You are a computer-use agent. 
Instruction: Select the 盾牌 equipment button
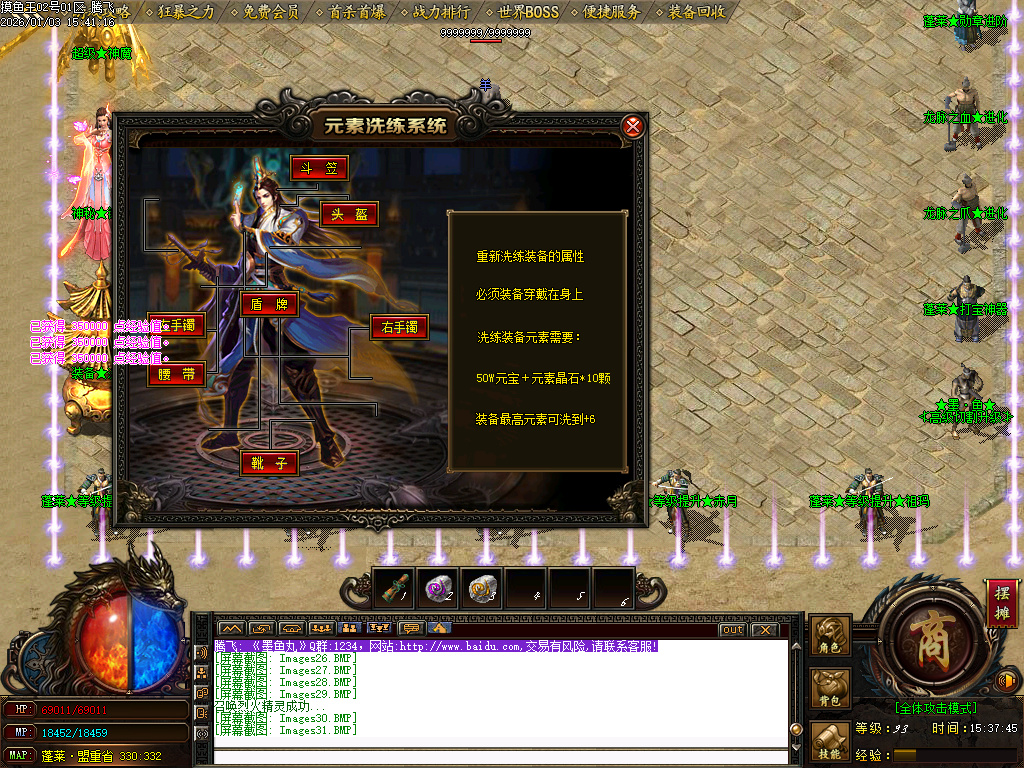coord(269,305)
